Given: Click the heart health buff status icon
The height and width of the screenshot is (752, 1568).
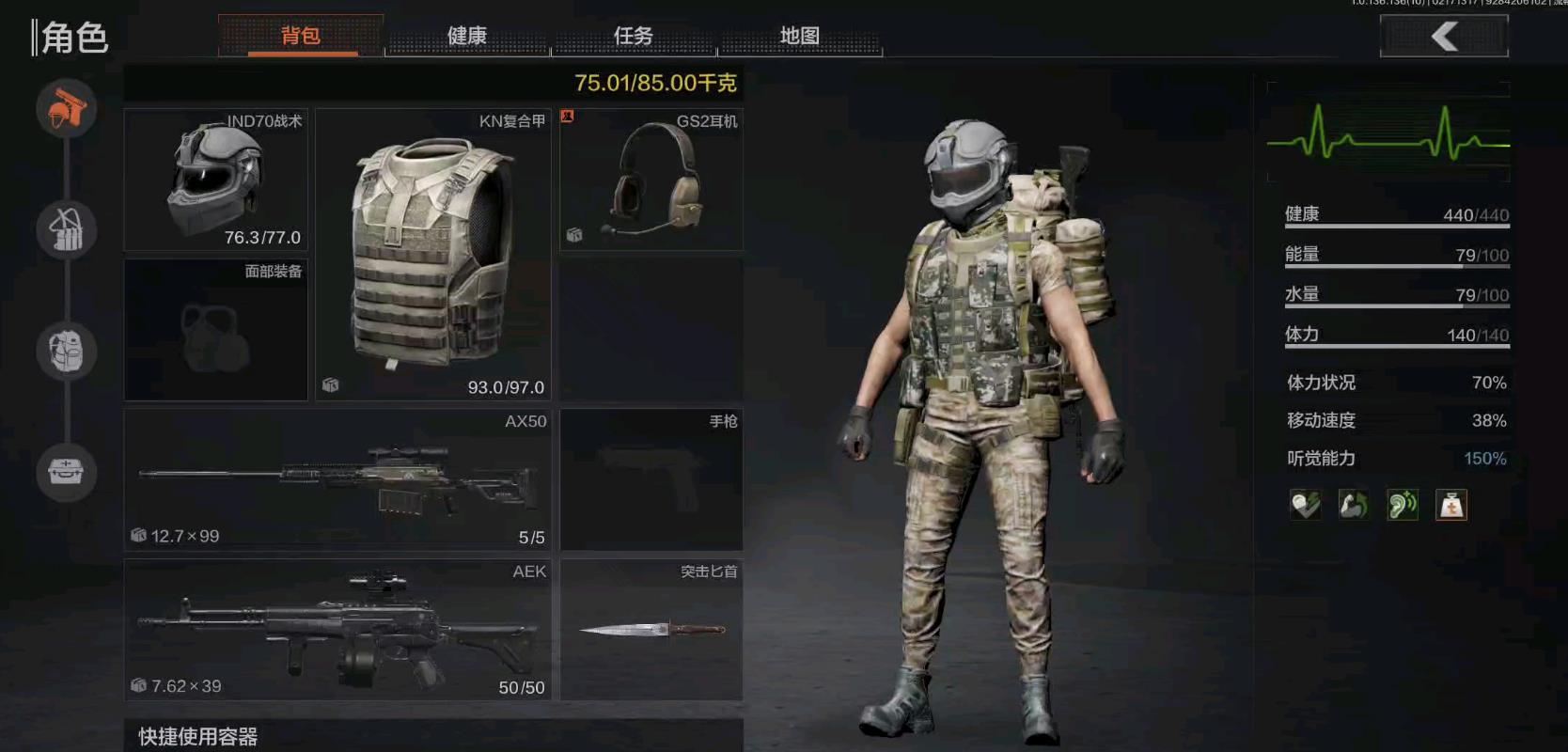Looking at the screenshot, I should (1304, 505).
